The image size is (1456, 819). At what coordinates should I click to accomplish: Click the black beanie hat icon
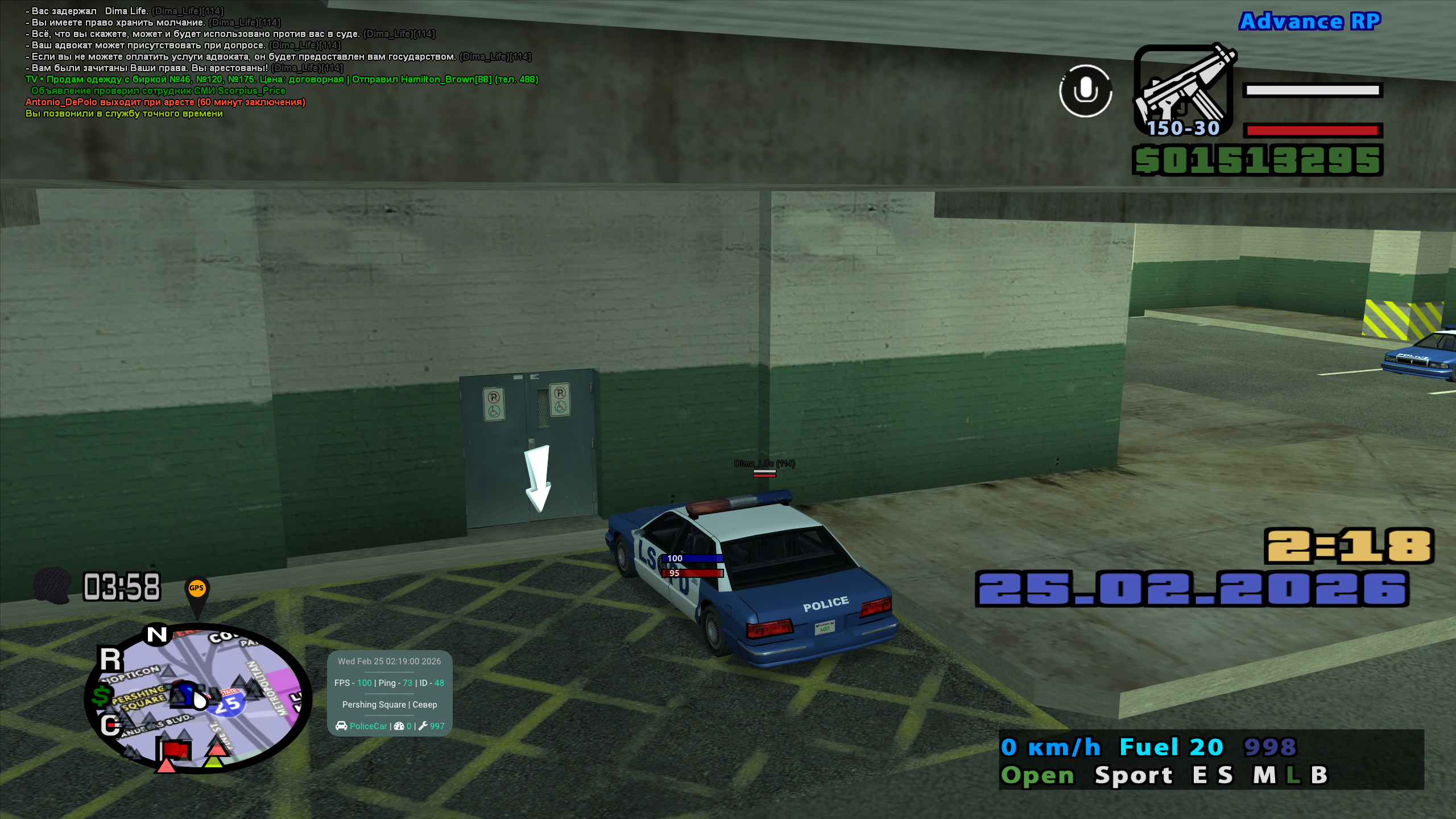click(x=52, y=585)
